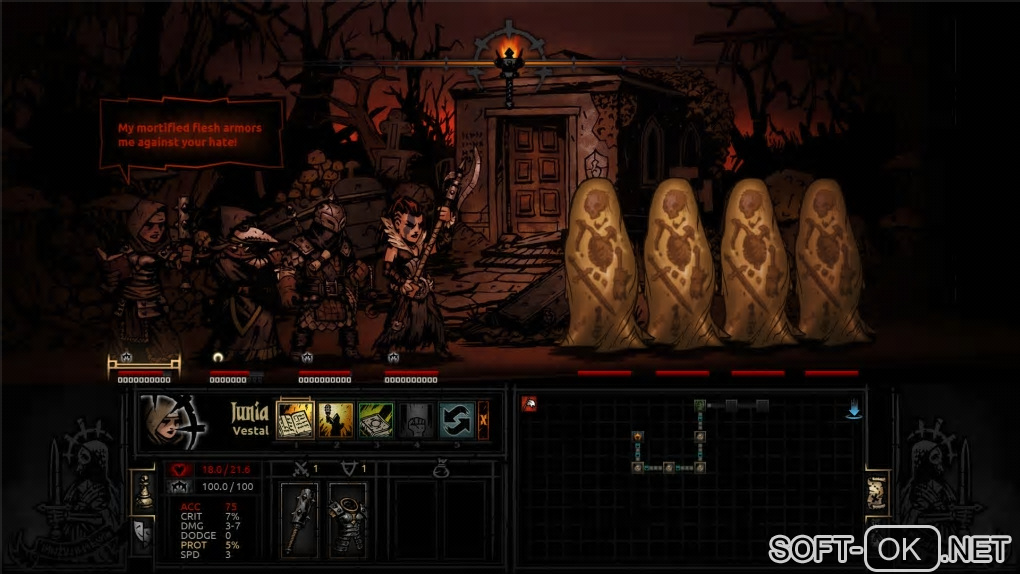Click the swap position arrows skill
The height and width of the screenshot is (574, 1020).
coord(456,419)
